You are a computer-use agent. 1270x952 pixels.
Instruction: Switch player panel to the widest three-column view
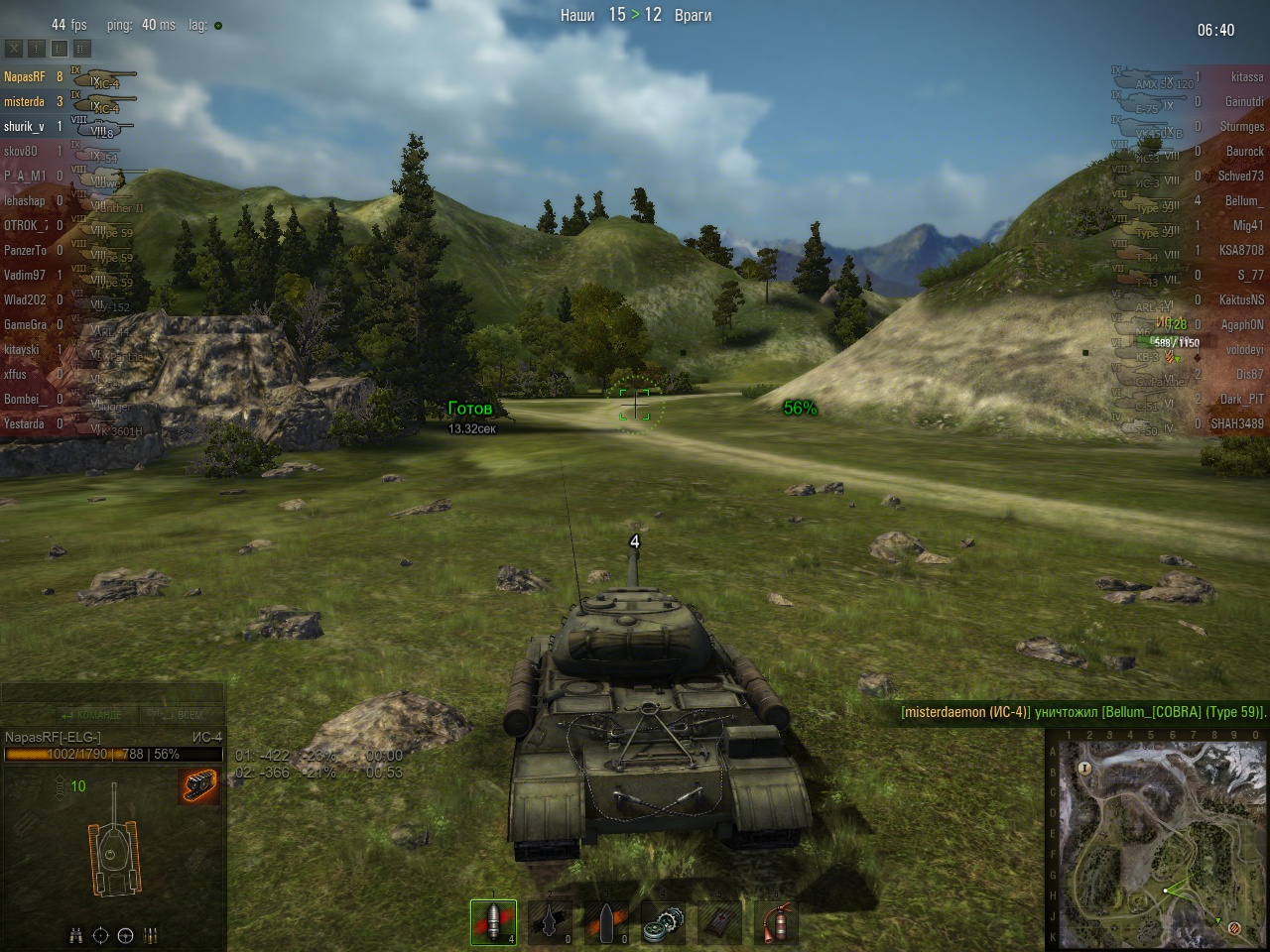(x=82, y=48)
